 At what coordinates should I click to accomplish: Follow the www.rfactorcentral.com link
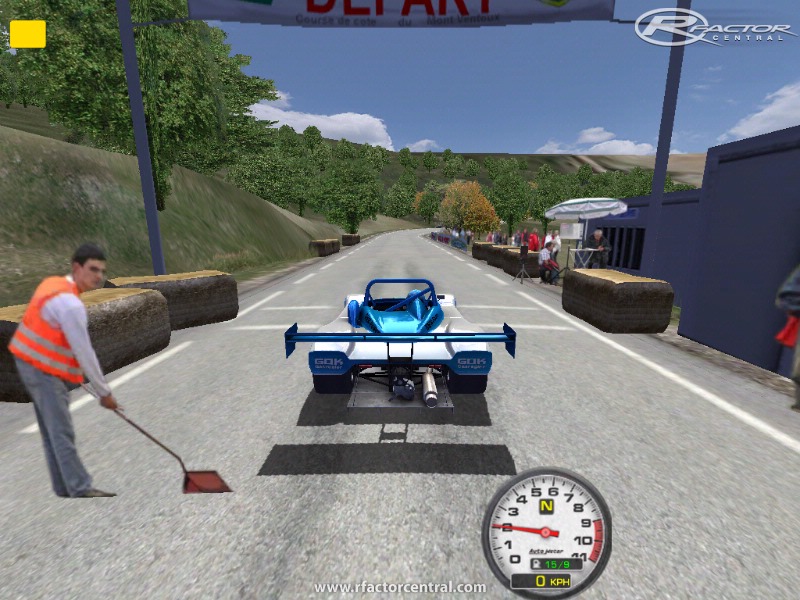point(400,587)
